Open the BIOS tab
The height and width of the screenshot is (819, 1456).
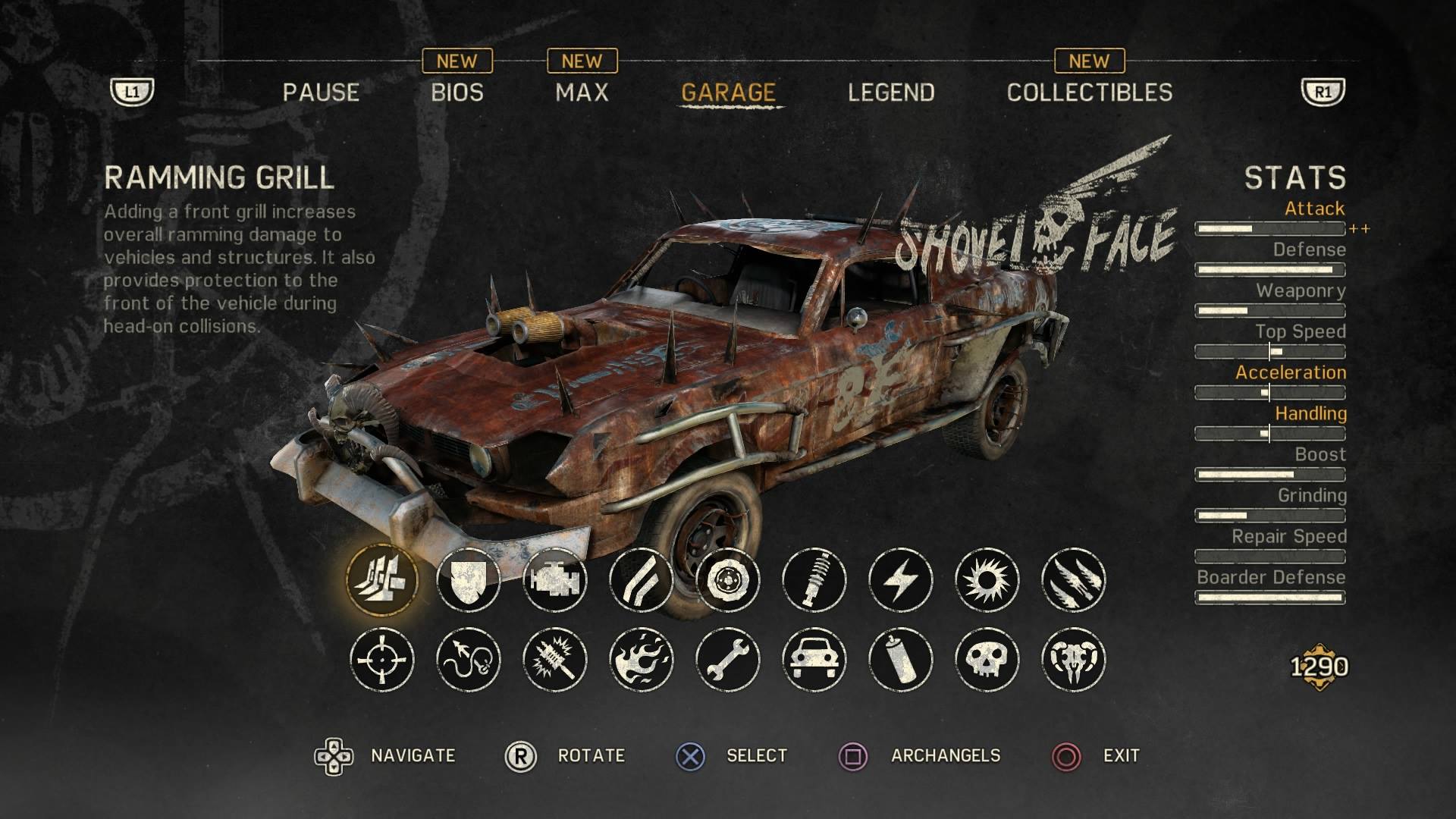[457, 93]
